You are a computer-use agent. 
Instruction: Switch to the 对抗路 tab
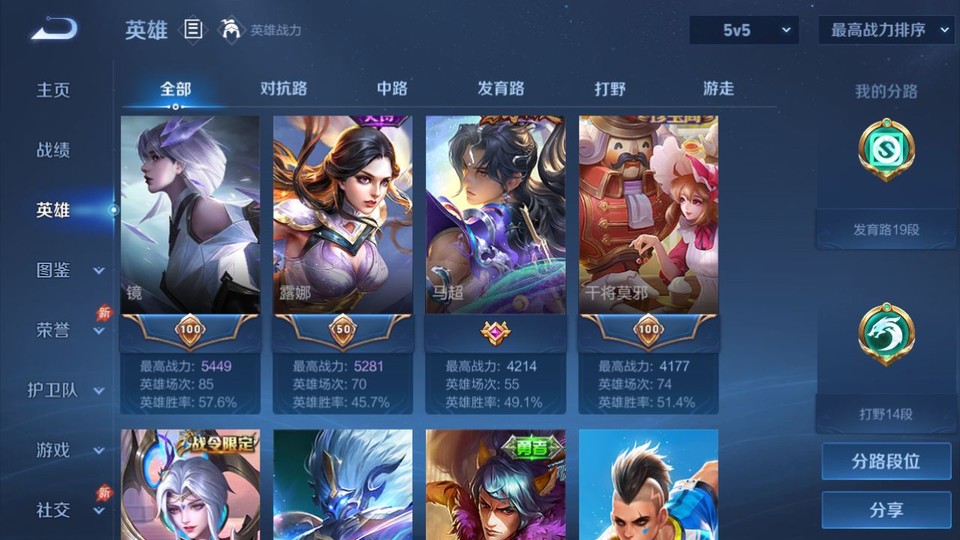[283, 88]
